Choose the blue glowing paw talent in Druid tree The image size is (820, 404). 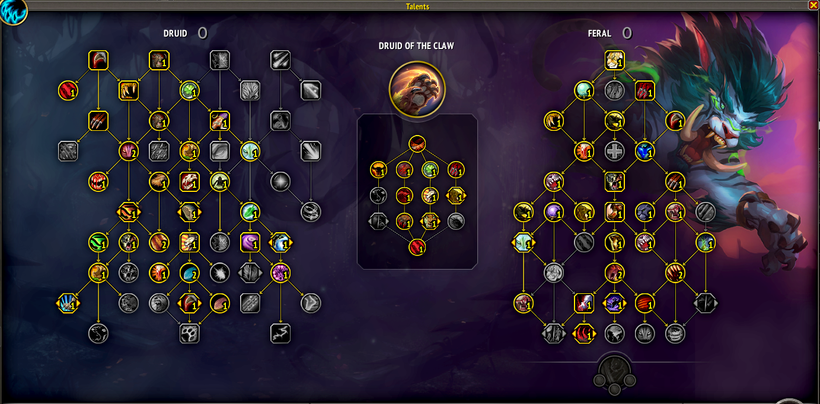68,301
